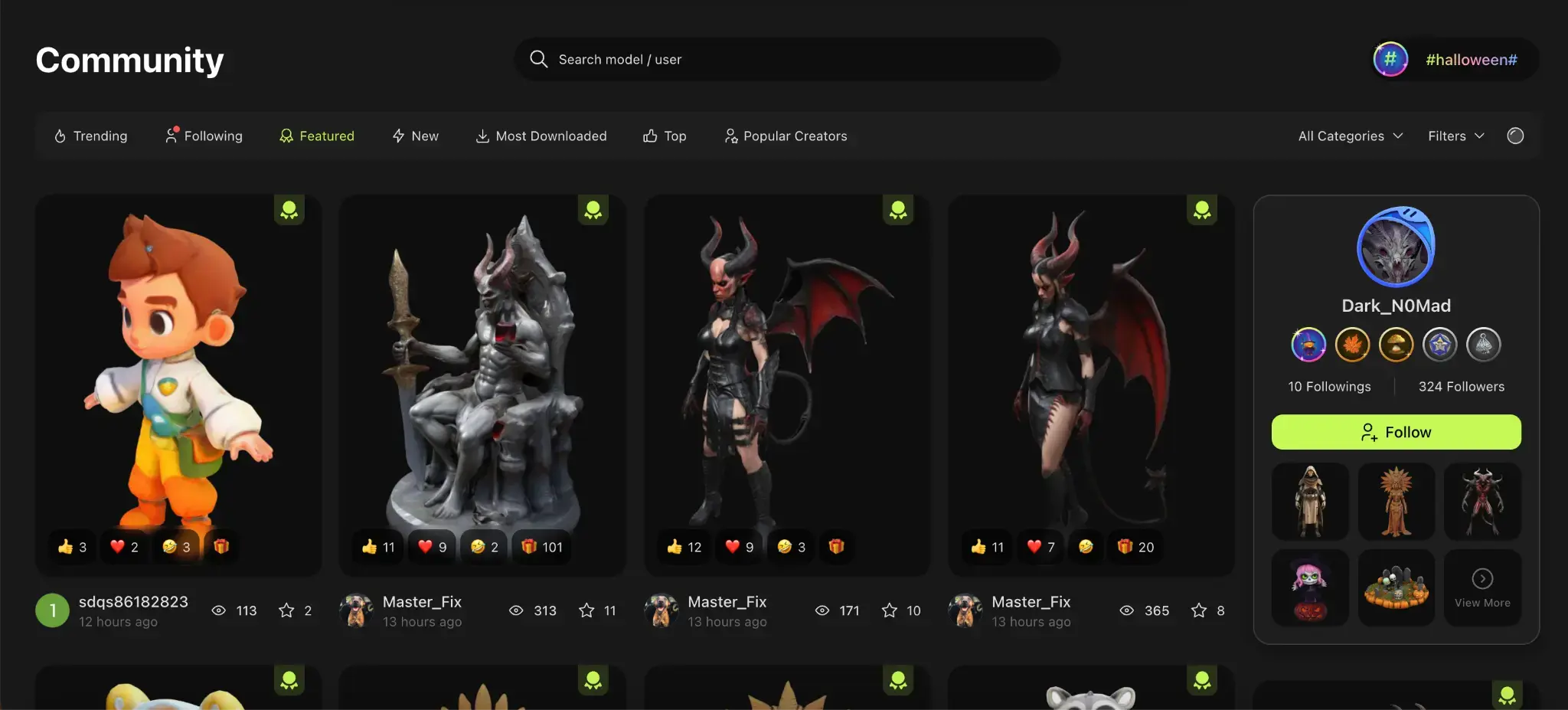Image resolution: width=1568 pixels, height=710 pixels.
Task: Switch to the New tab
Action: pos(416,136)
